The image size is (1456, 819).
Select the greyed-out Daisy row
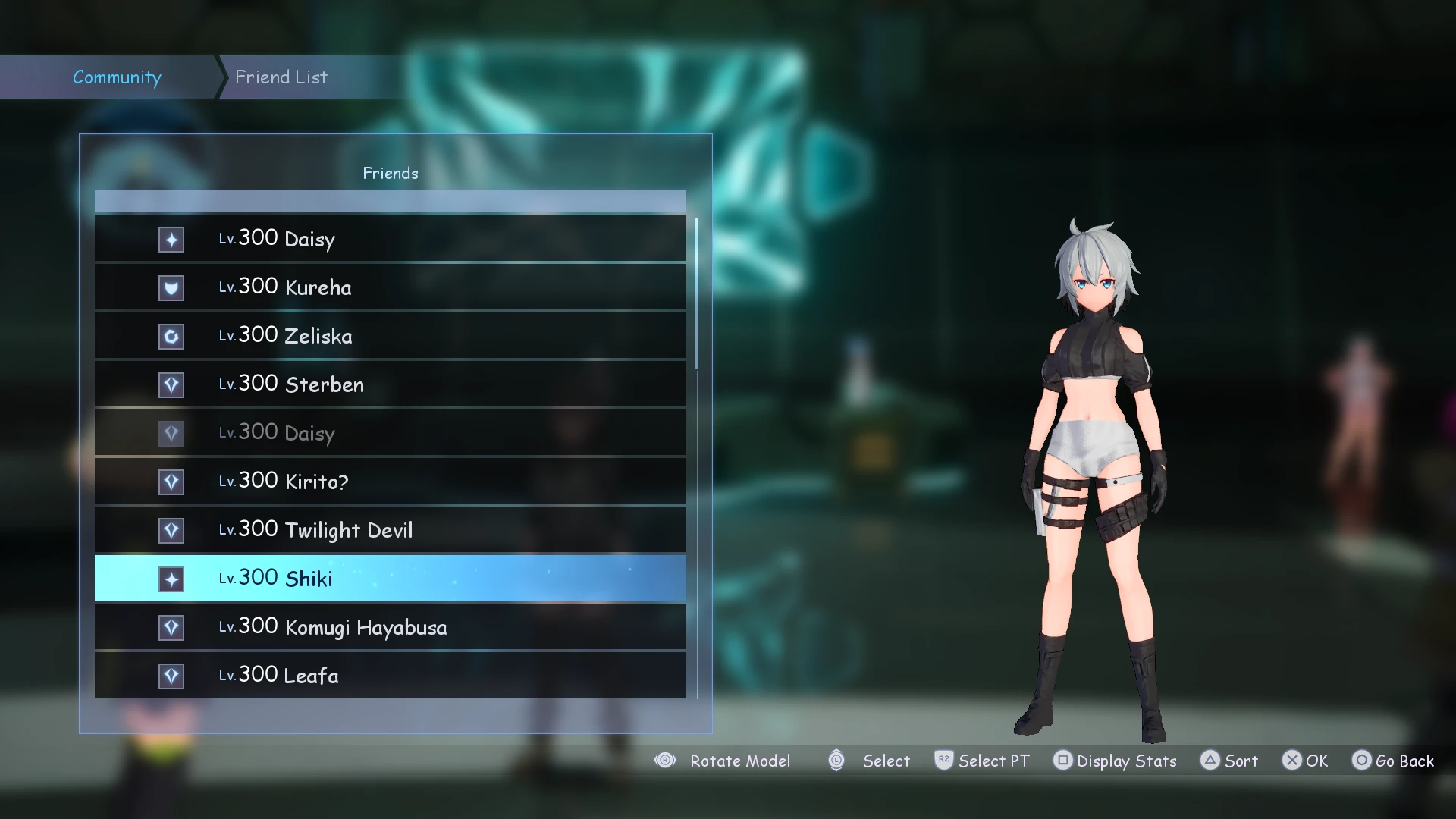[390, 433]
